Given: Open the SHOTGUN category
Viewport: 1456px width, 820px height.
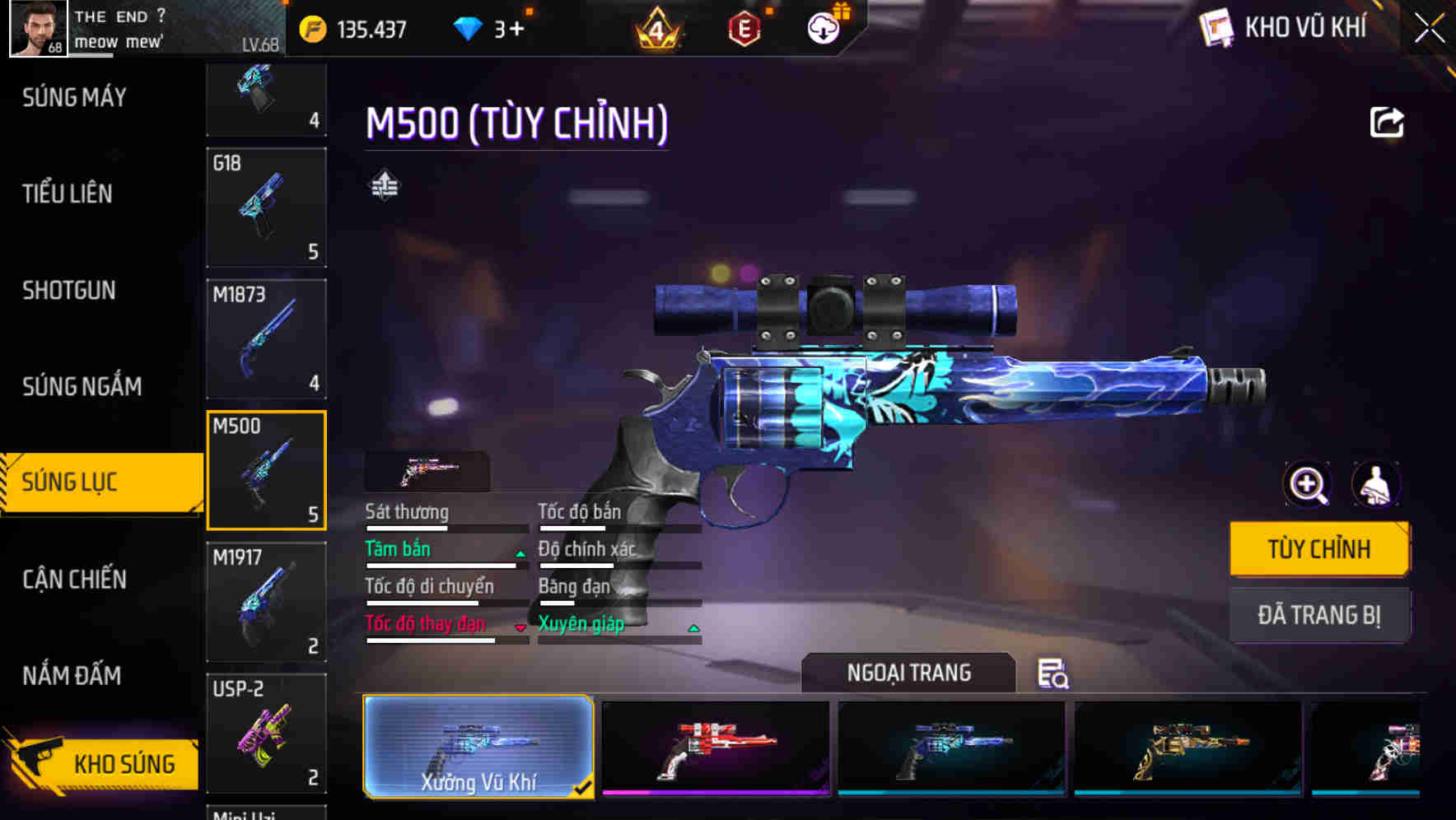Looking at the screenshot, I should point(69,291).
